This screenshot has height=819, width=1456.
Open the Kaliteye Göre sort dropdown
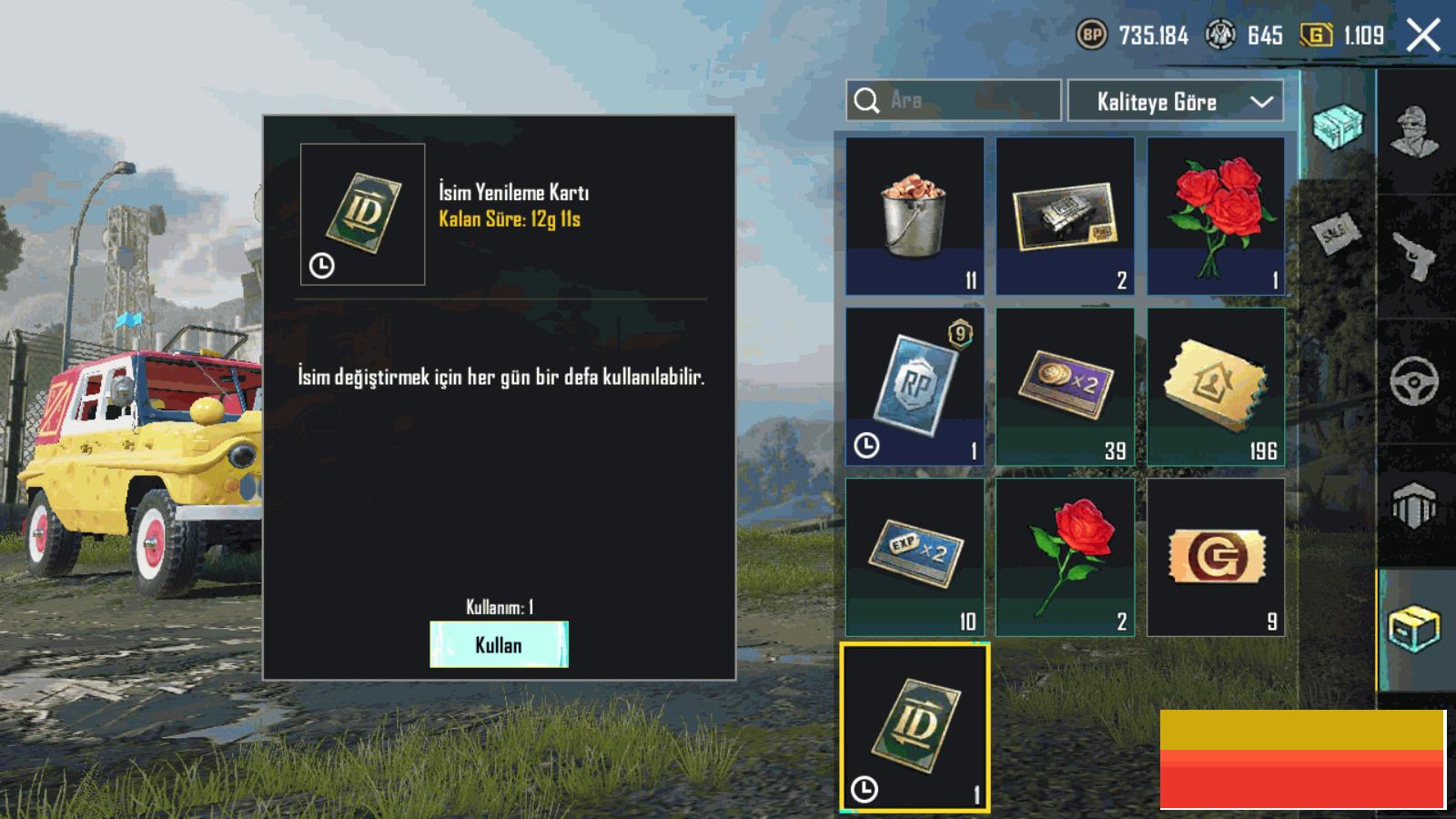pos(1175,101)
